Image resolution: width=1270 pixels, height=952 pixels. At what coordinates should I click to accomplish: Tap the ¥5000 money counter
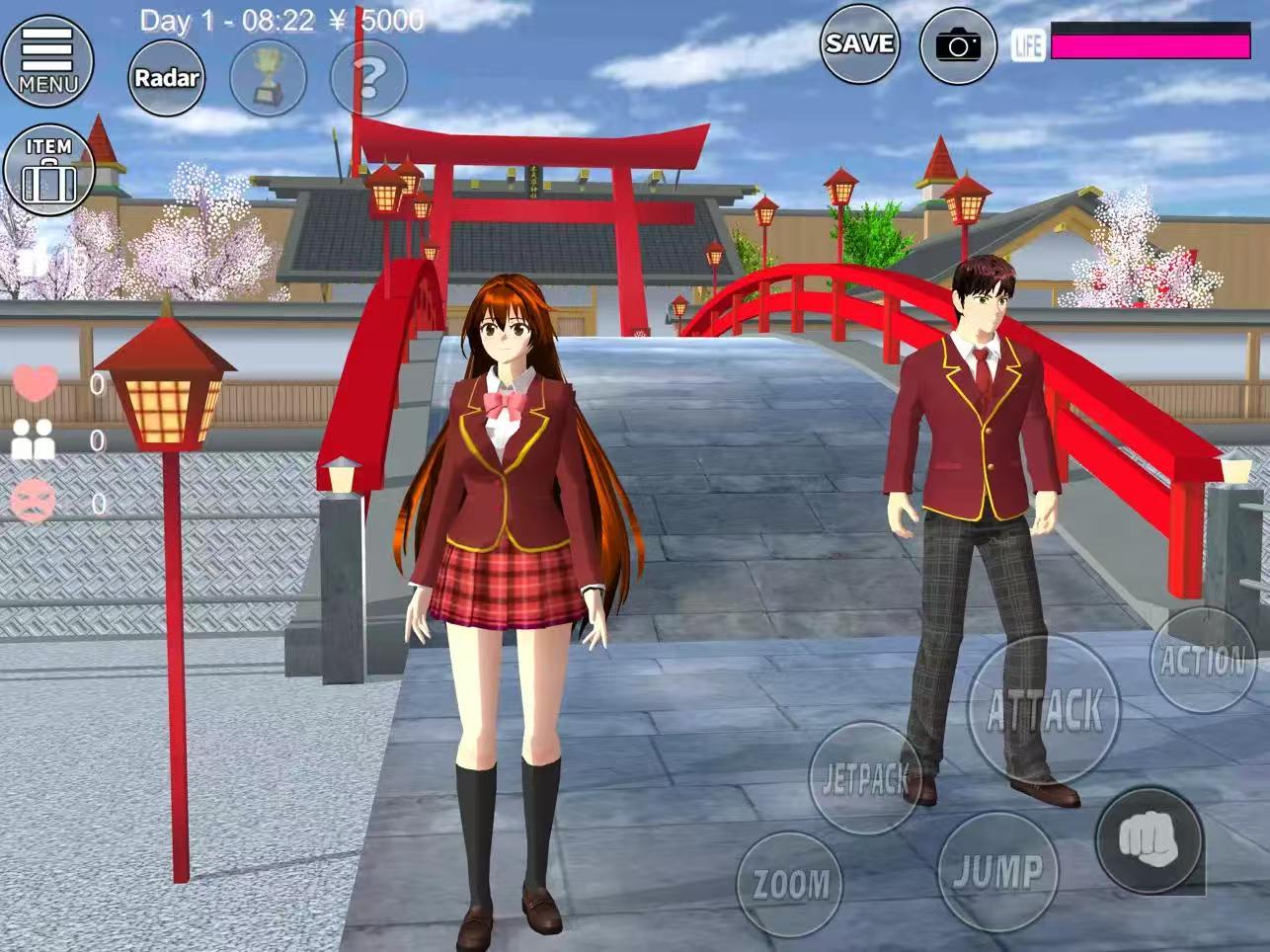380,18
